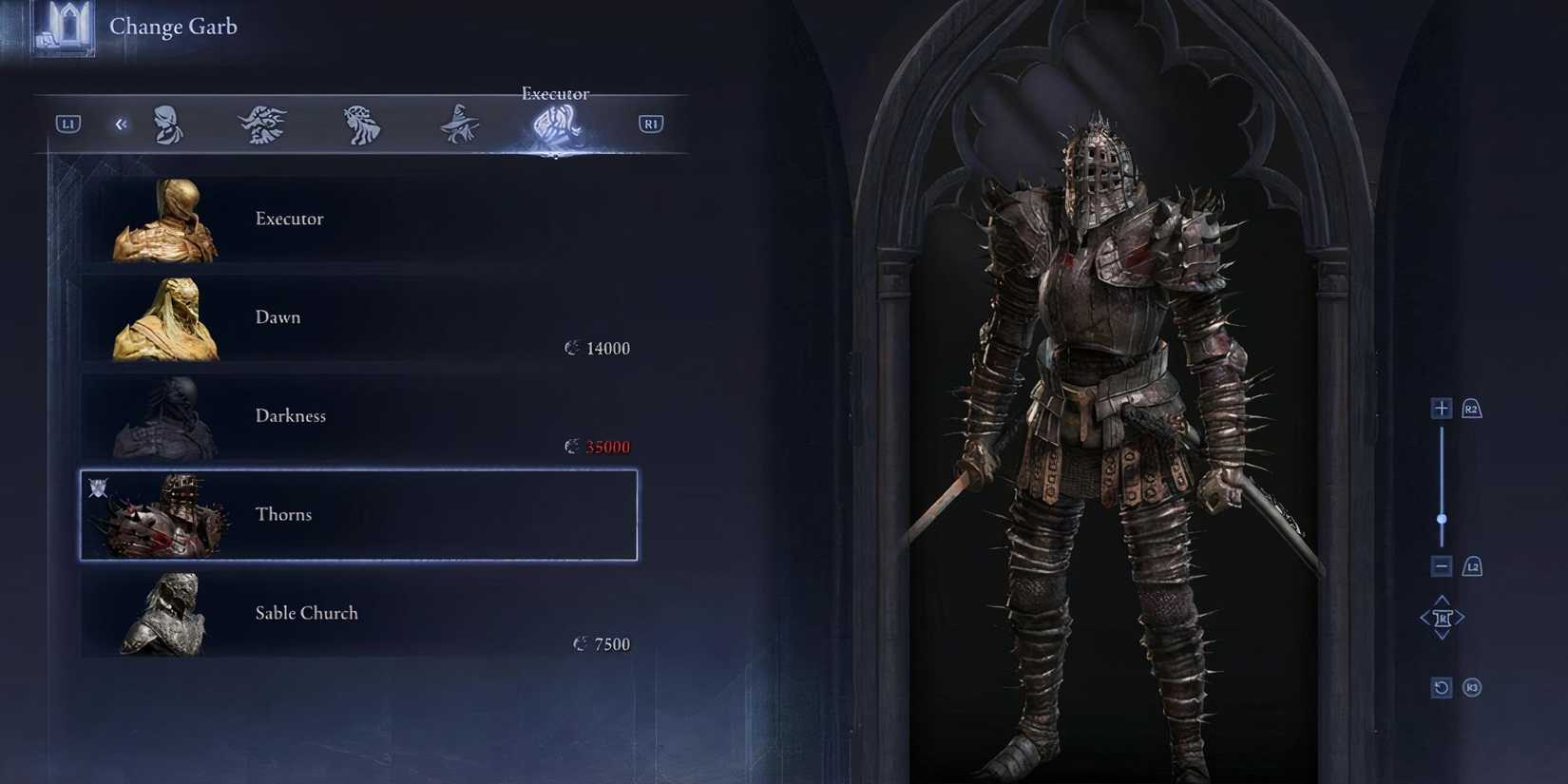Pick the Sable Church garb for 7500
This screenshot has width=1568, height=784.
point(357,613)
